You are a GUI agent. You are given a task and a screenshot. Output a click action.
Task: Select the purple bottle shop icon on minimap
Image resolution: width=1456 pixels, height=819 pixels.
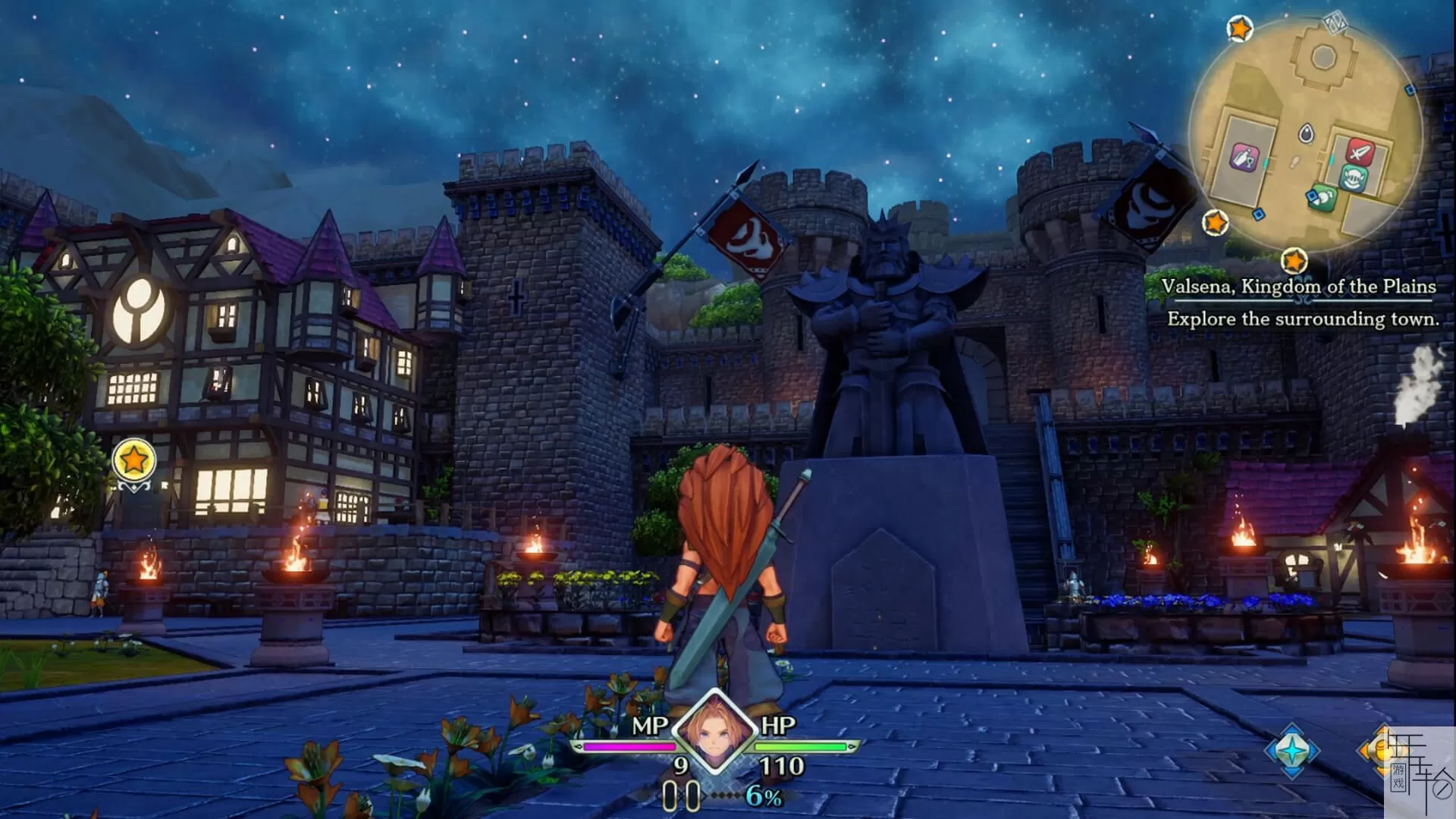coord(1244,158)
